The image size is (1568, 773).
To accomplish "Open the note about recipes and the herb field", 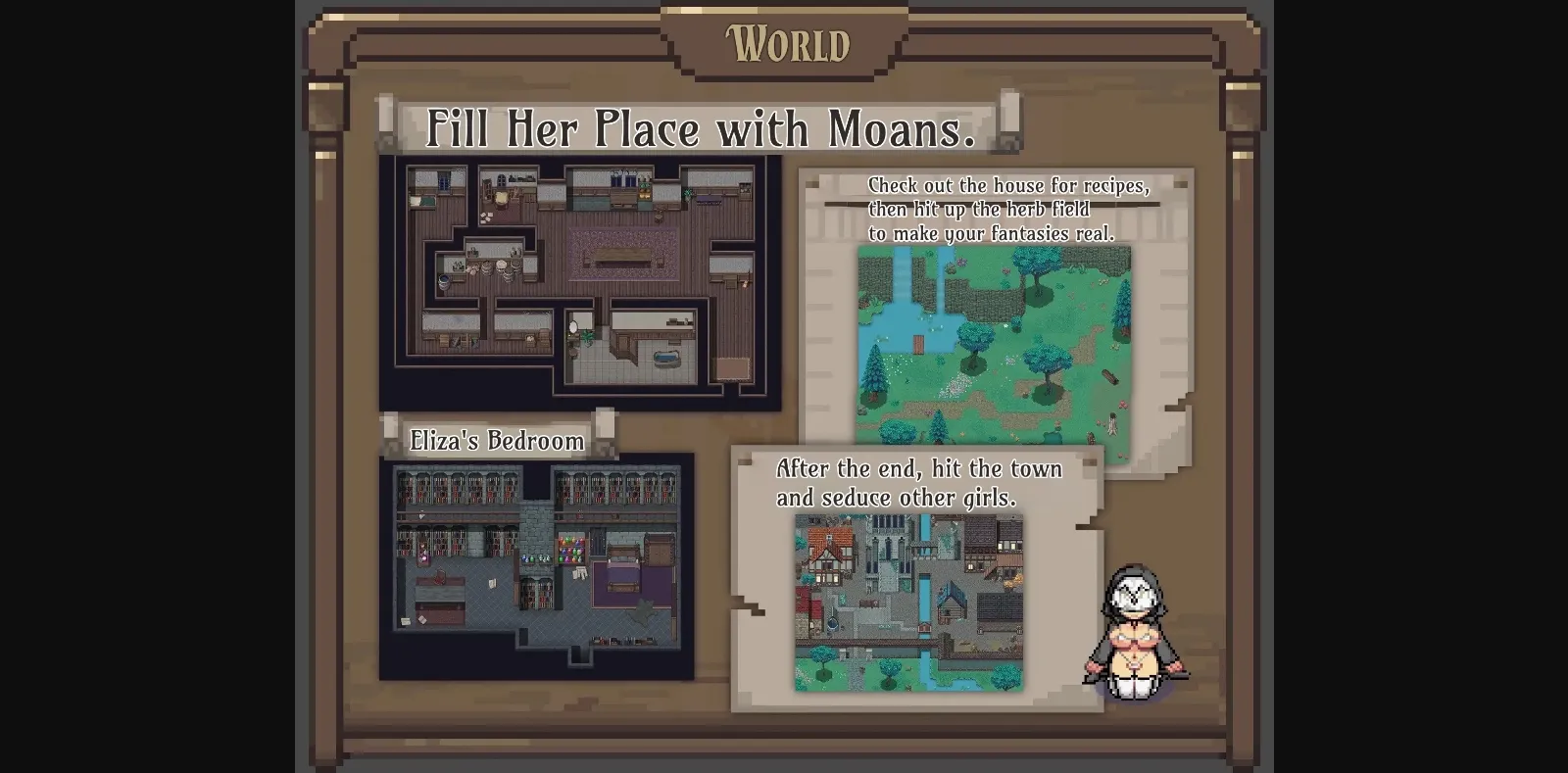I will 1009,209.
